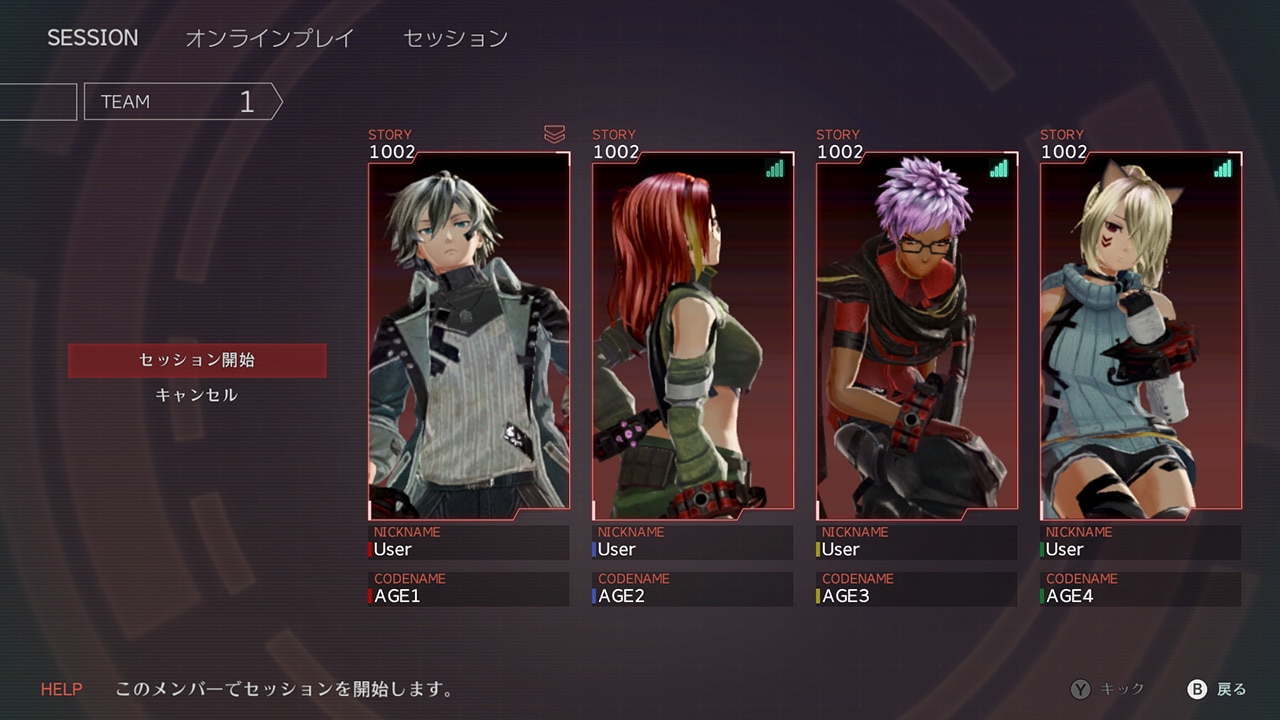Image resolution: width=1280 pixels, height=720 pixels.
Task: Select the TEAM 1 selector
Action: click(182, 101)
